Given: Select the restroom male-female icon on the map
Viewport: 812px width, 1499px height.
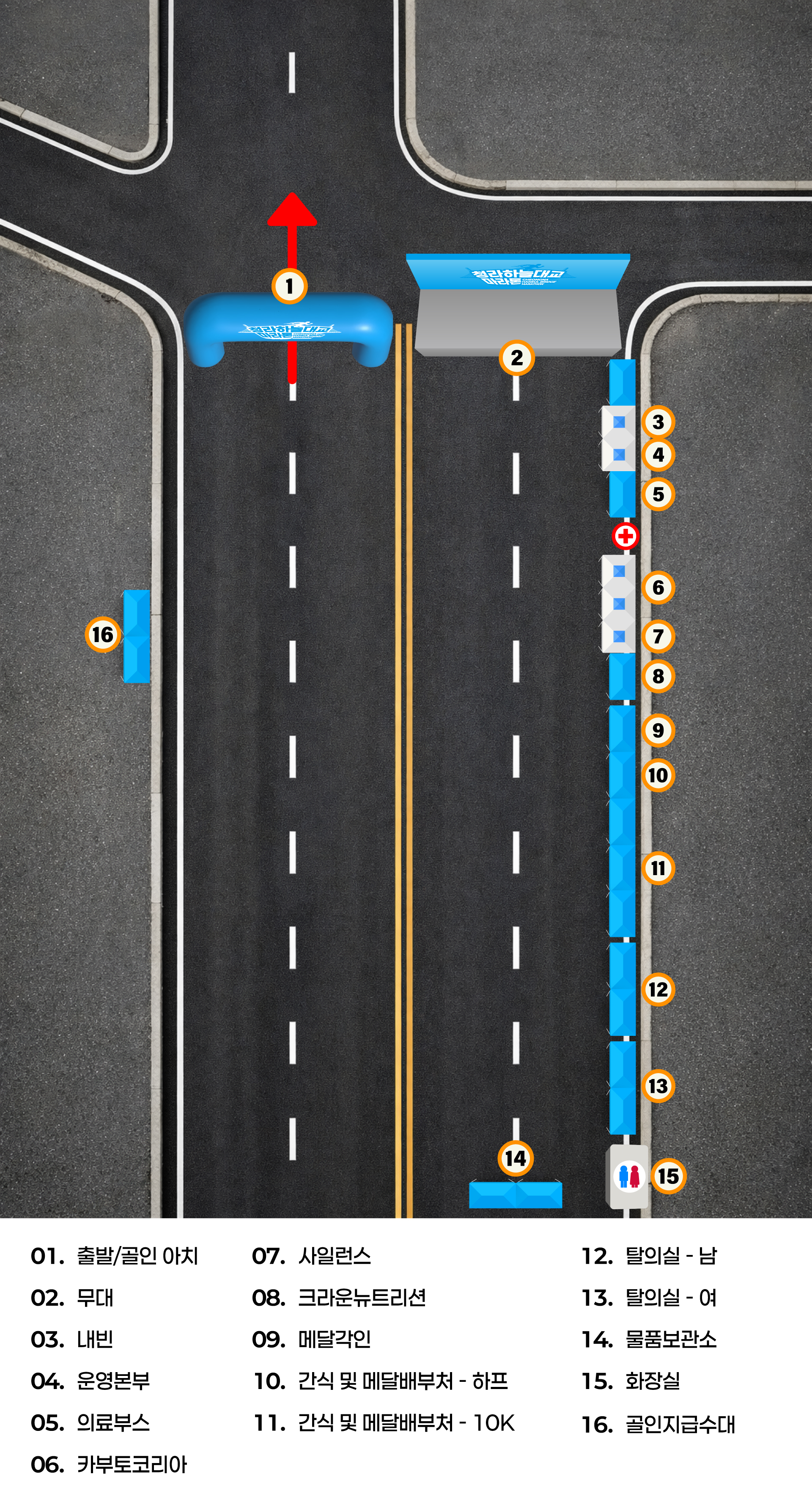Looking at the screenshot, I should tap(629, 1176).
